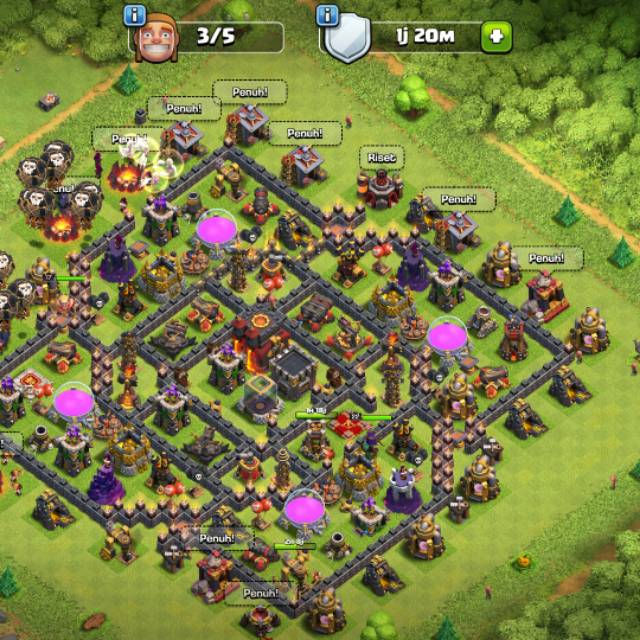The height and width of the screenshot is (640, 640).
Task: Select the builder face icon
Action: pos(155,40)
